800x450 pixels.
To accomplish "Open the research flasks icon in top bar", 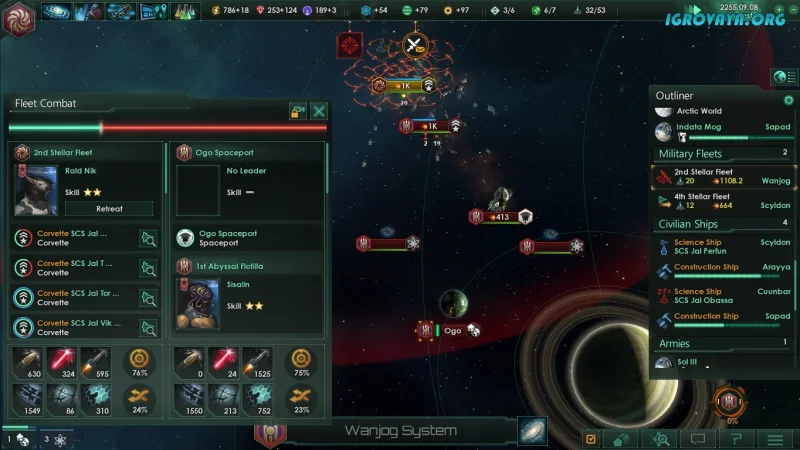I will (185, 12).
